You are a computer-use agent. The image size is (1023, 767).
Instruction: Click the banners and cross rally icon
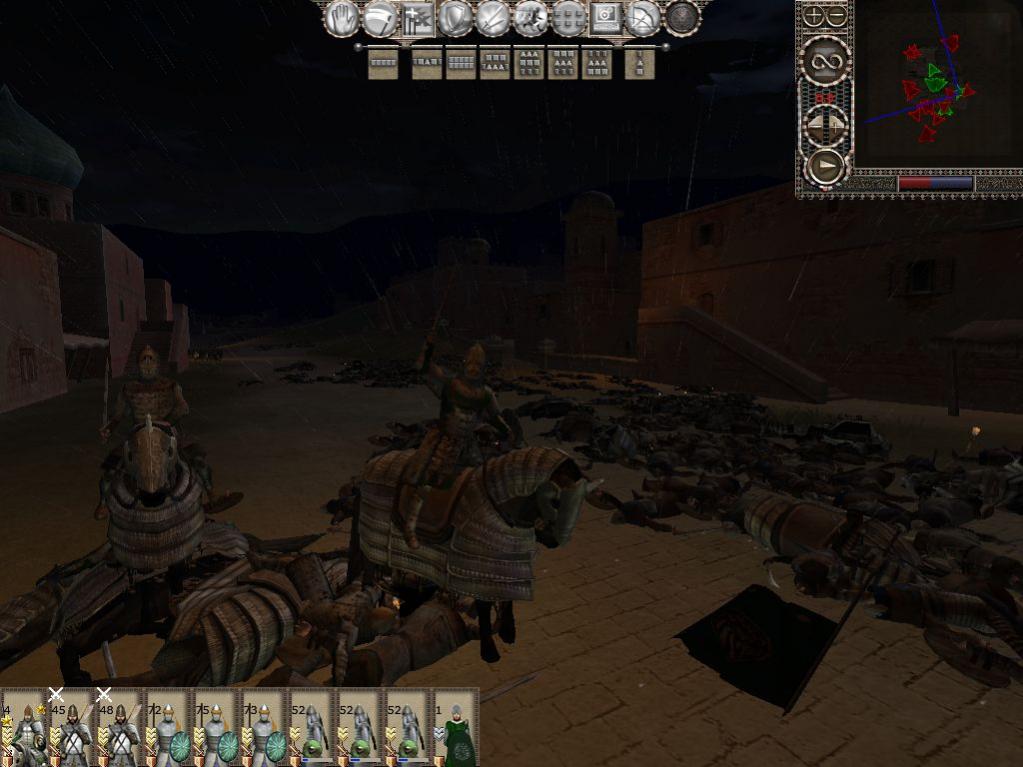tap(417, 18)
